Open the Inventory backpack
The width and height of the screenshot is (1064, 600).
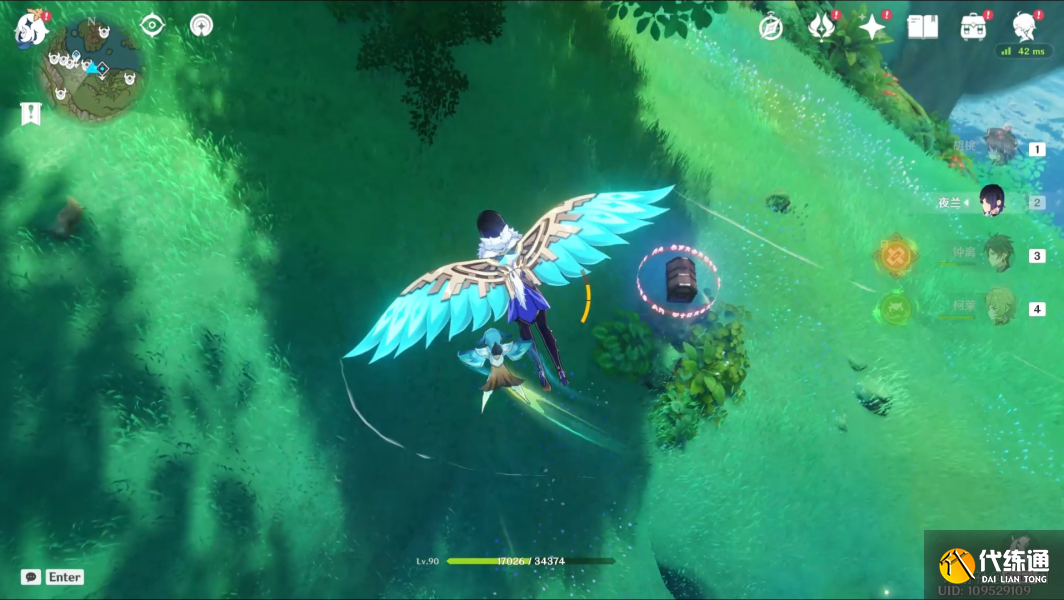point(973,27)
